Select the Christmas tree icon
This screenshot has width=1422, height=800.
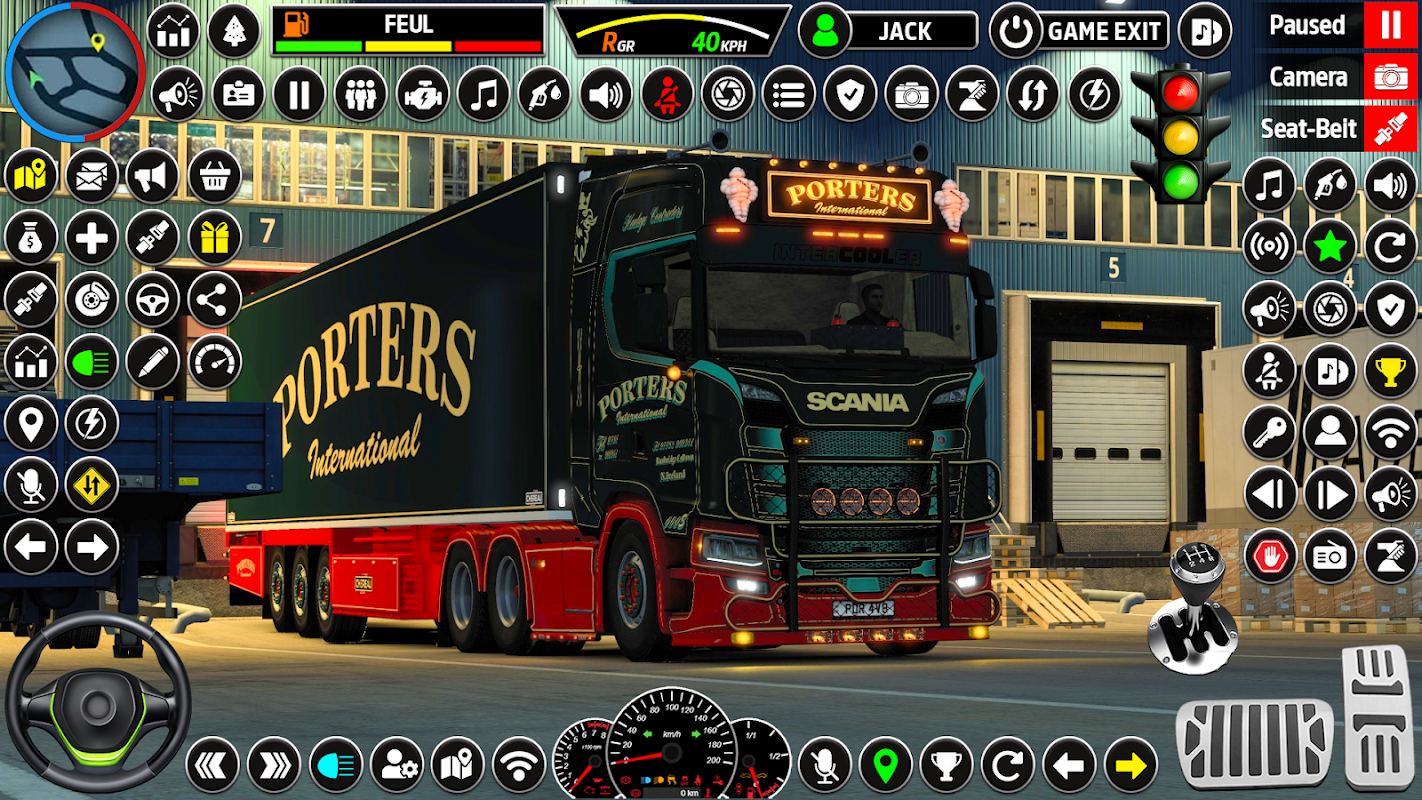click(x=234, y=31)
